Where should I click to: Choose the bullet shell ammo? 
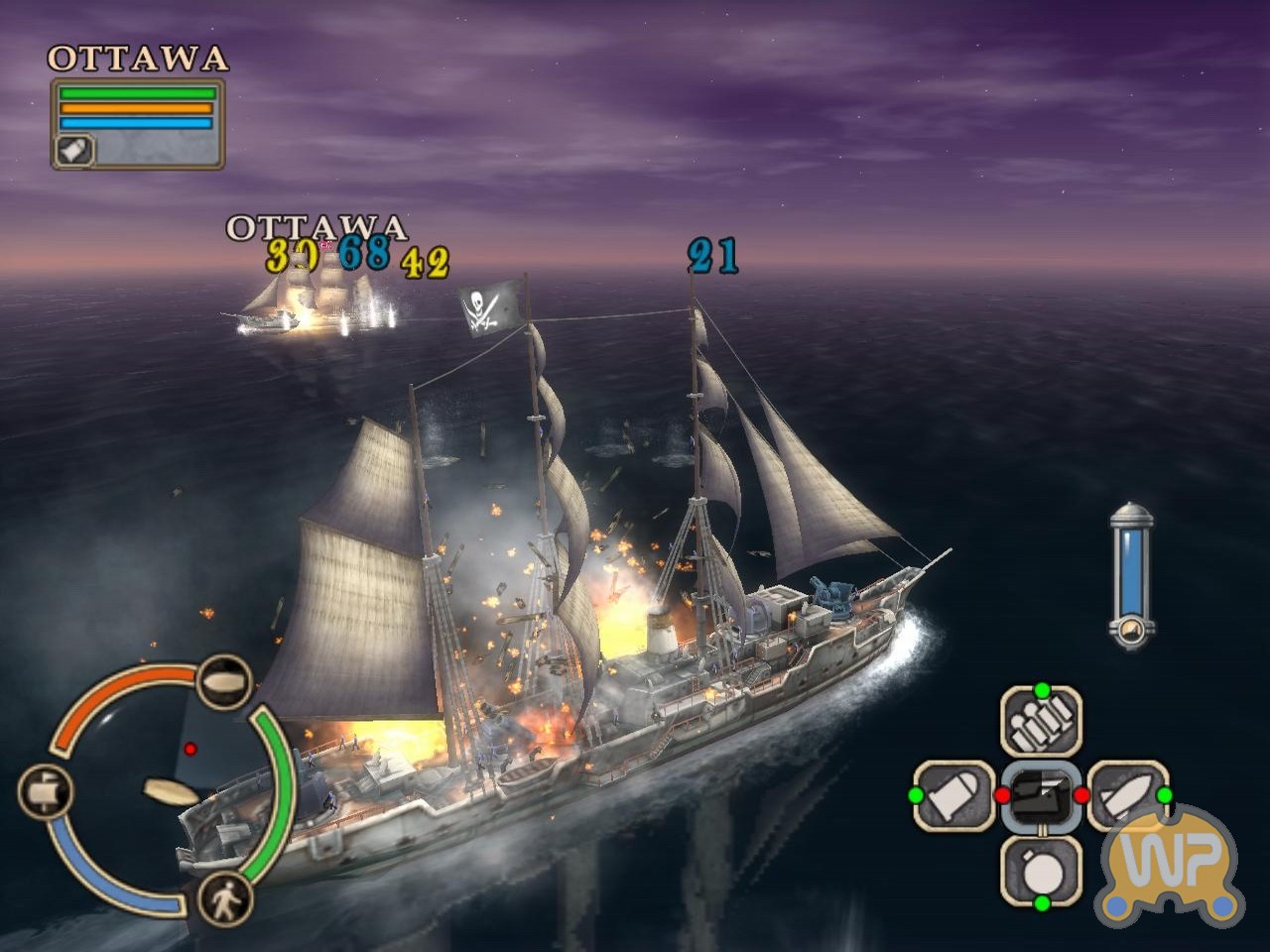coord(953,795)
